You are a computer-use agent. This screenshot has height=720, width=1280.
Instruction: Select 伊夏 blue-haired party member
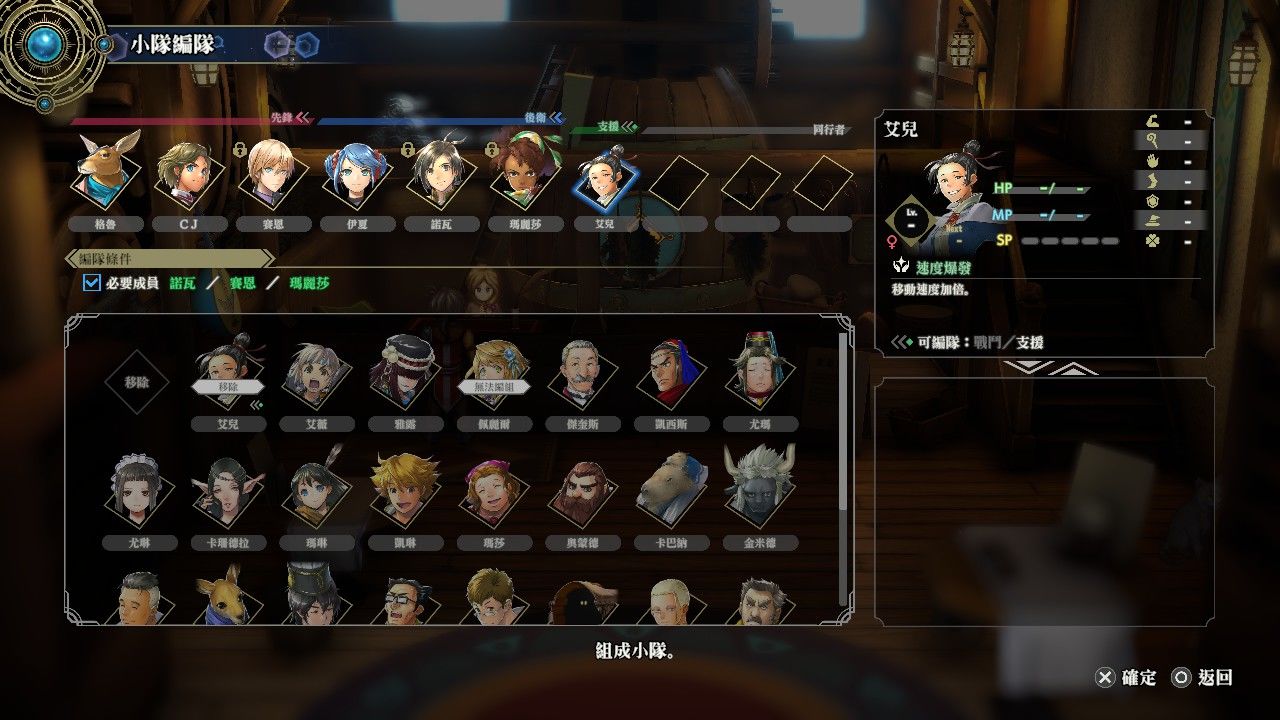354,175
